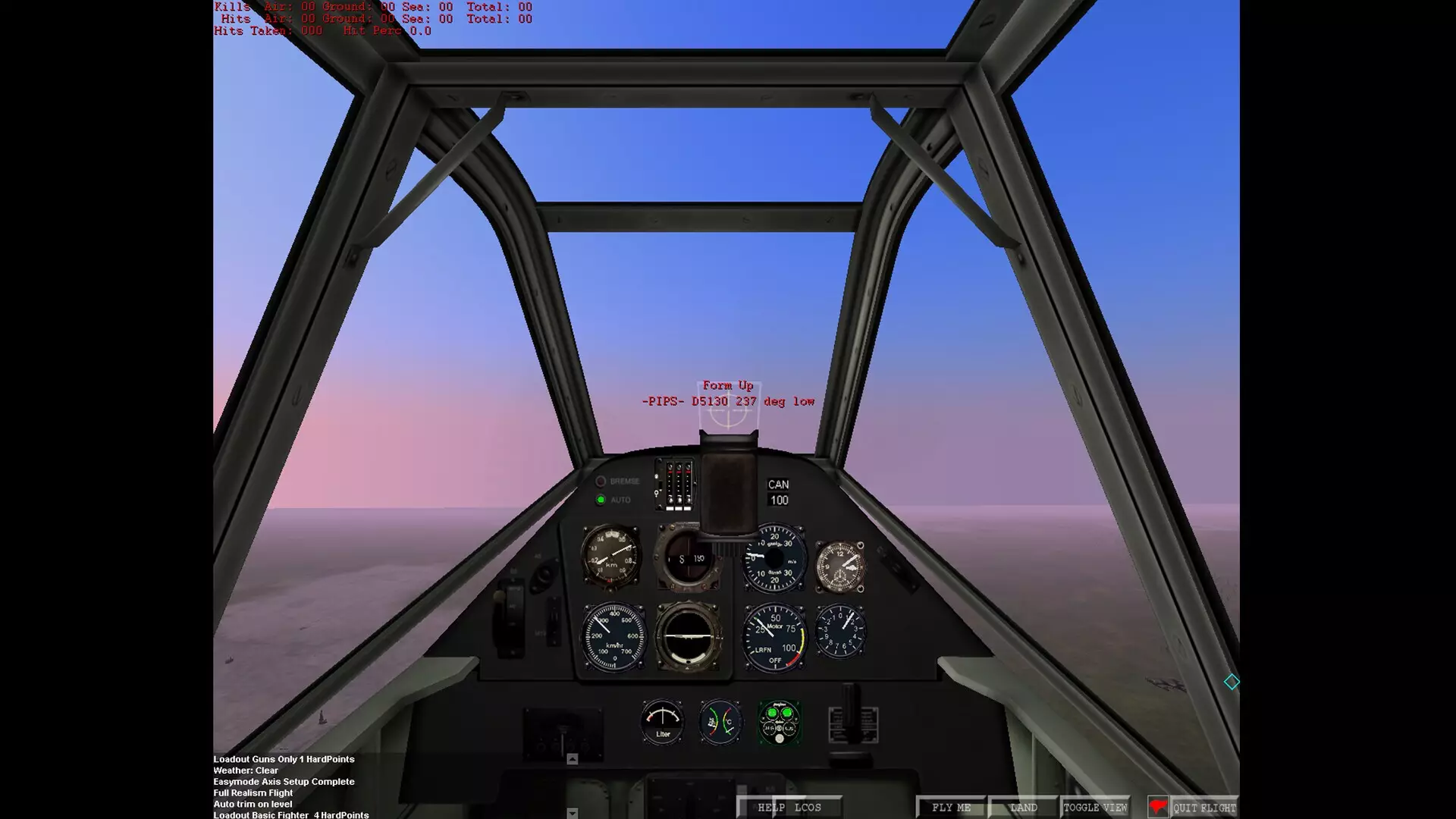Image resolution: width=1456 pixels, height=819 pixels.
Task: Click the gunsight reticle
Action: [x=728, y=409]
